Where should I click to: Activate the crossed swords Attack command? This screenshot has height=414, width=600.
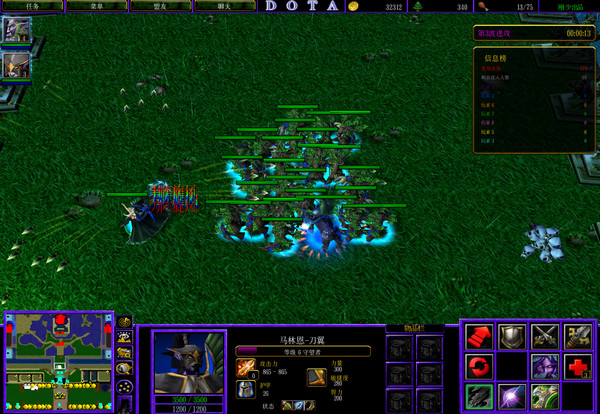[x=545, y=335]
